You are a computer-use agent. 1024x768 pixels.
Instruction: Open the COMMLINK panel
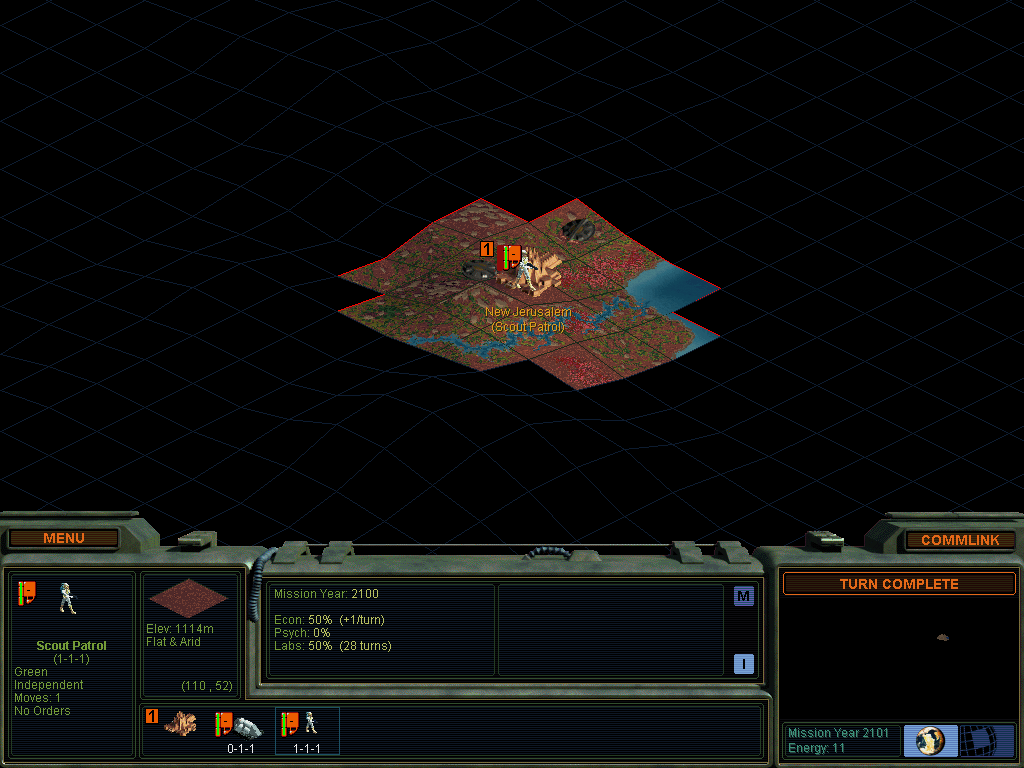tap(959, 540)
